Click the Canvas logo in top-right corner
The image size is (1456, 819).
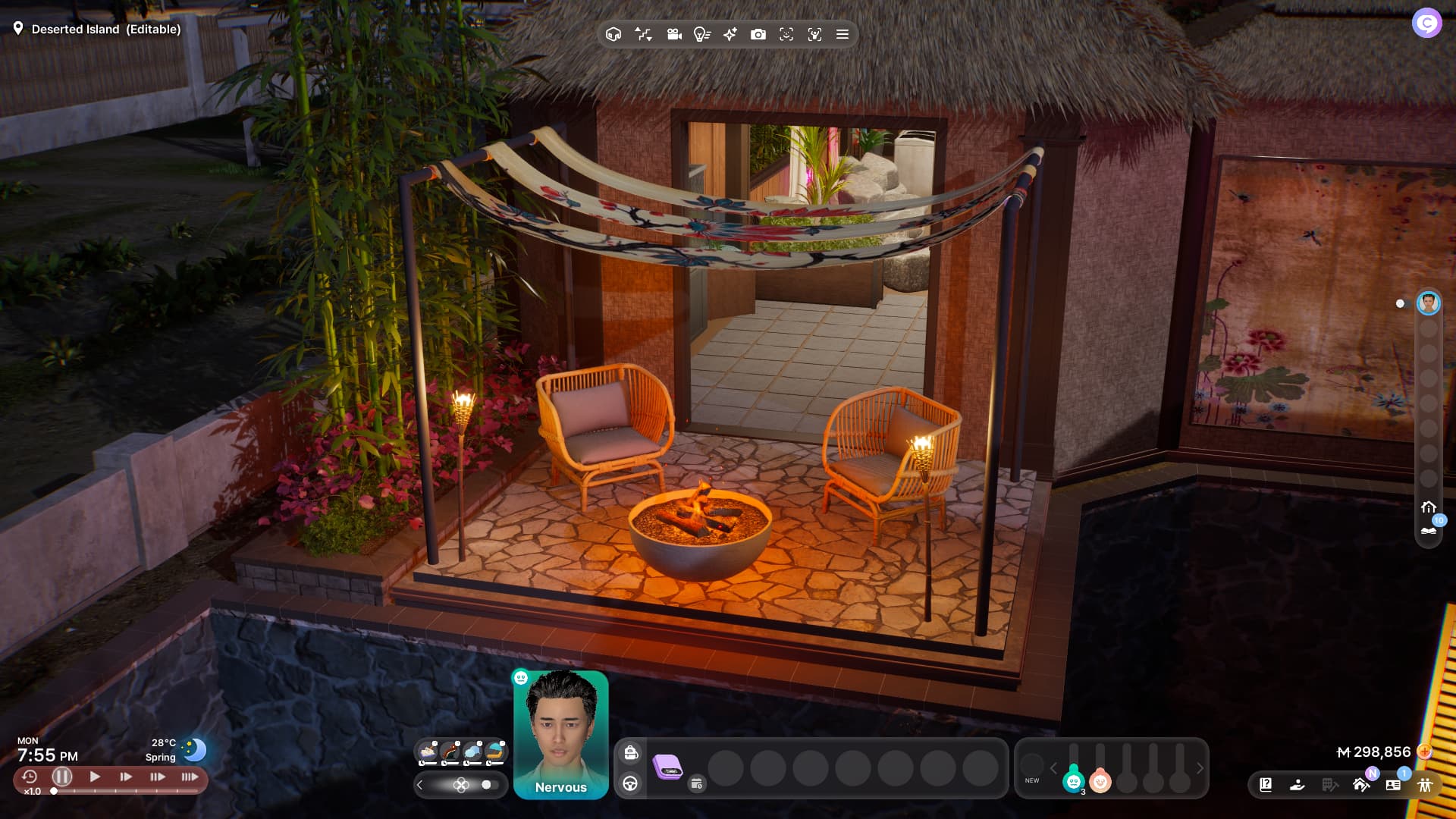coord(1426,24)
